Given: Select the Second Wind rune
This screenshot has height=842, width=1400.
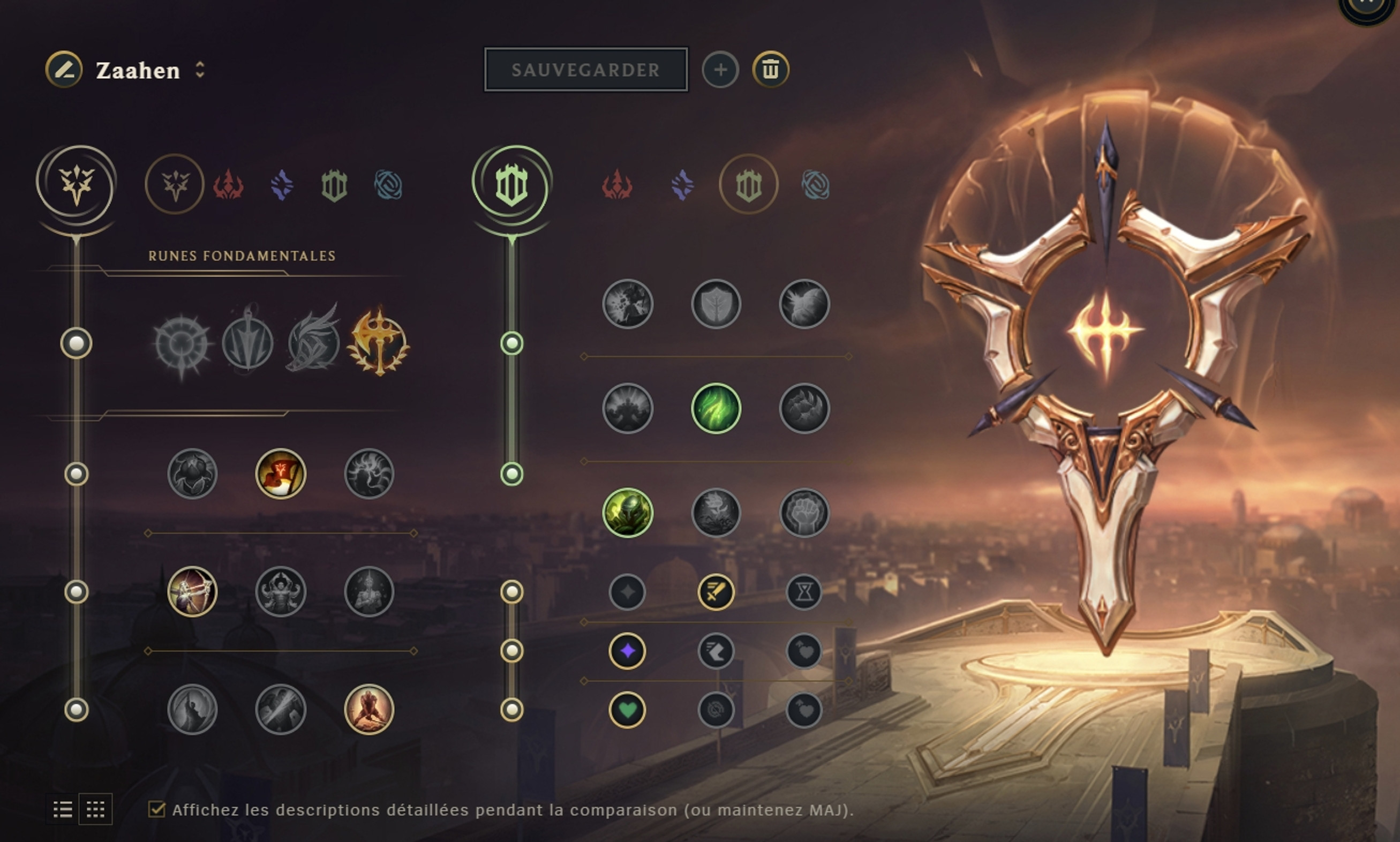Looking at the screenshot, I should (x=718, y=409).
